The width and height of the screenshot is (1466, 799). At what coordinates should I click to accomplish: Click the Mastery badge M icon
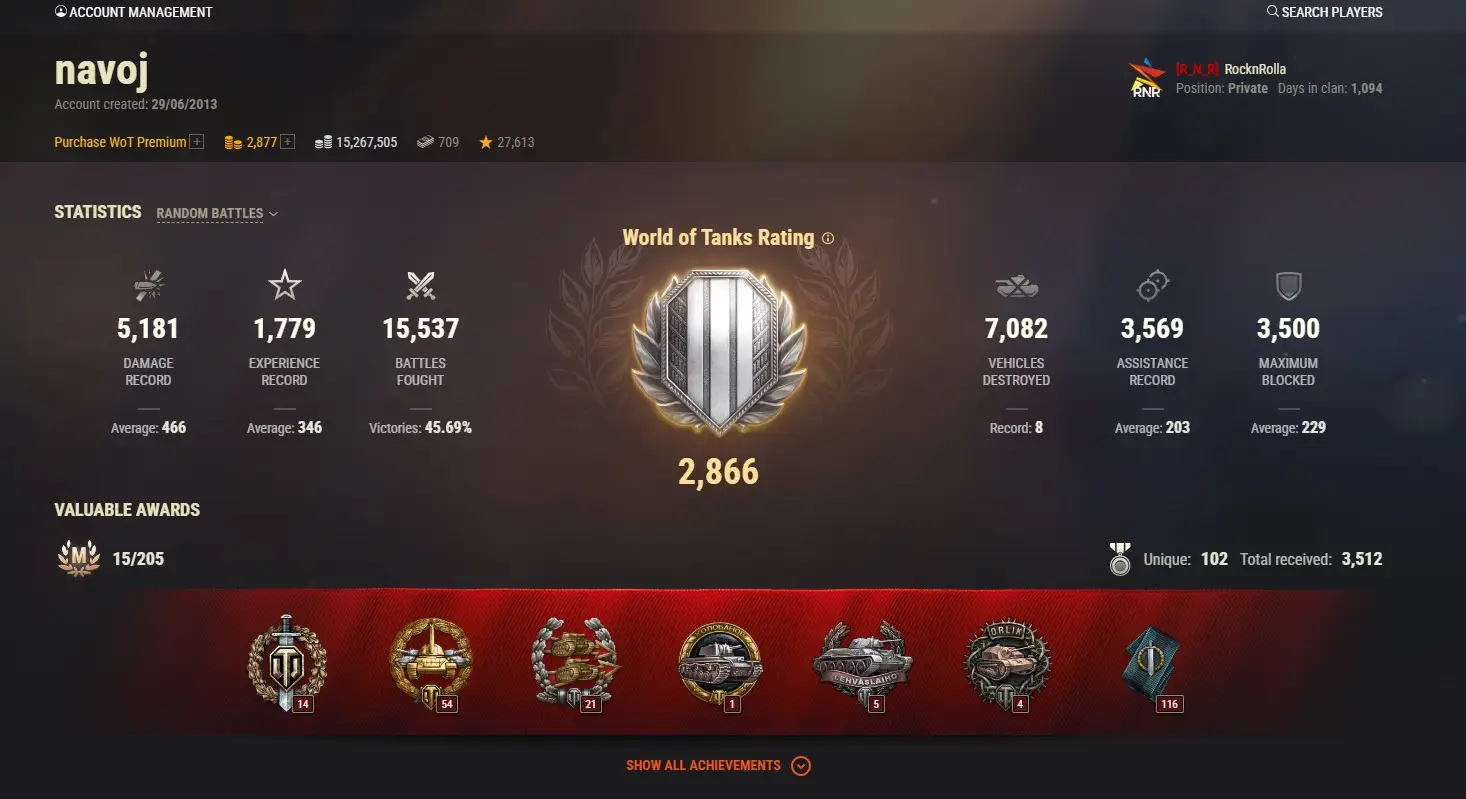click(79, 558)
